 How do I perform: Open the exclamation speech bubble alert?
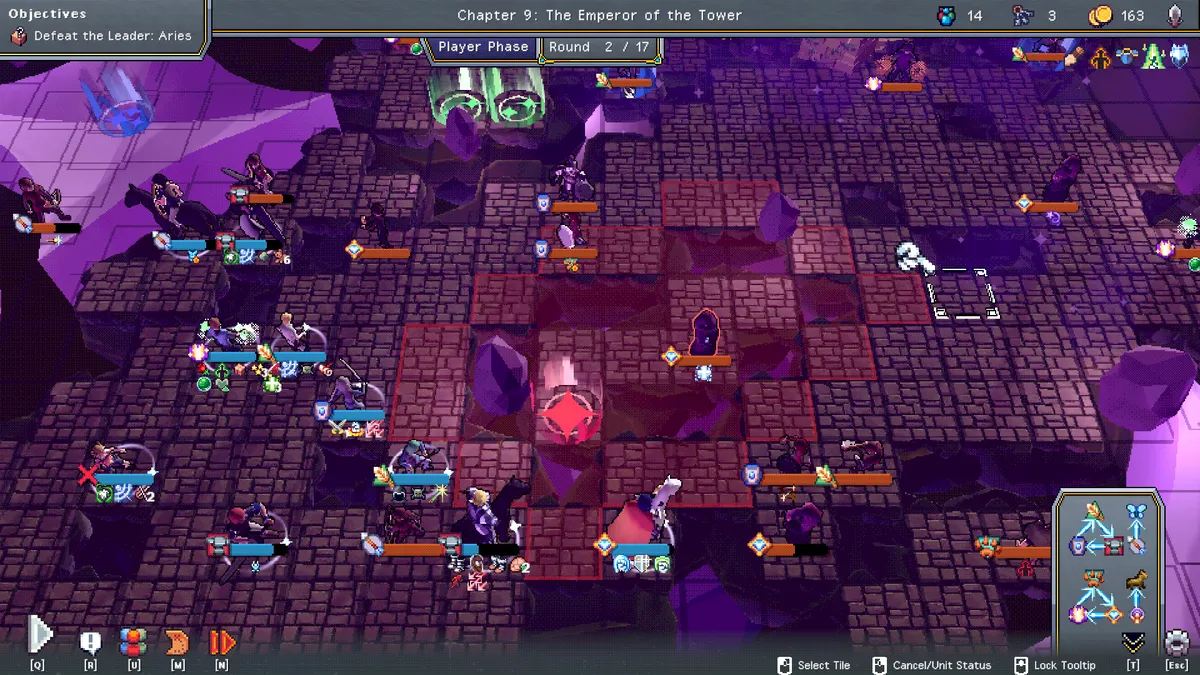90,642
